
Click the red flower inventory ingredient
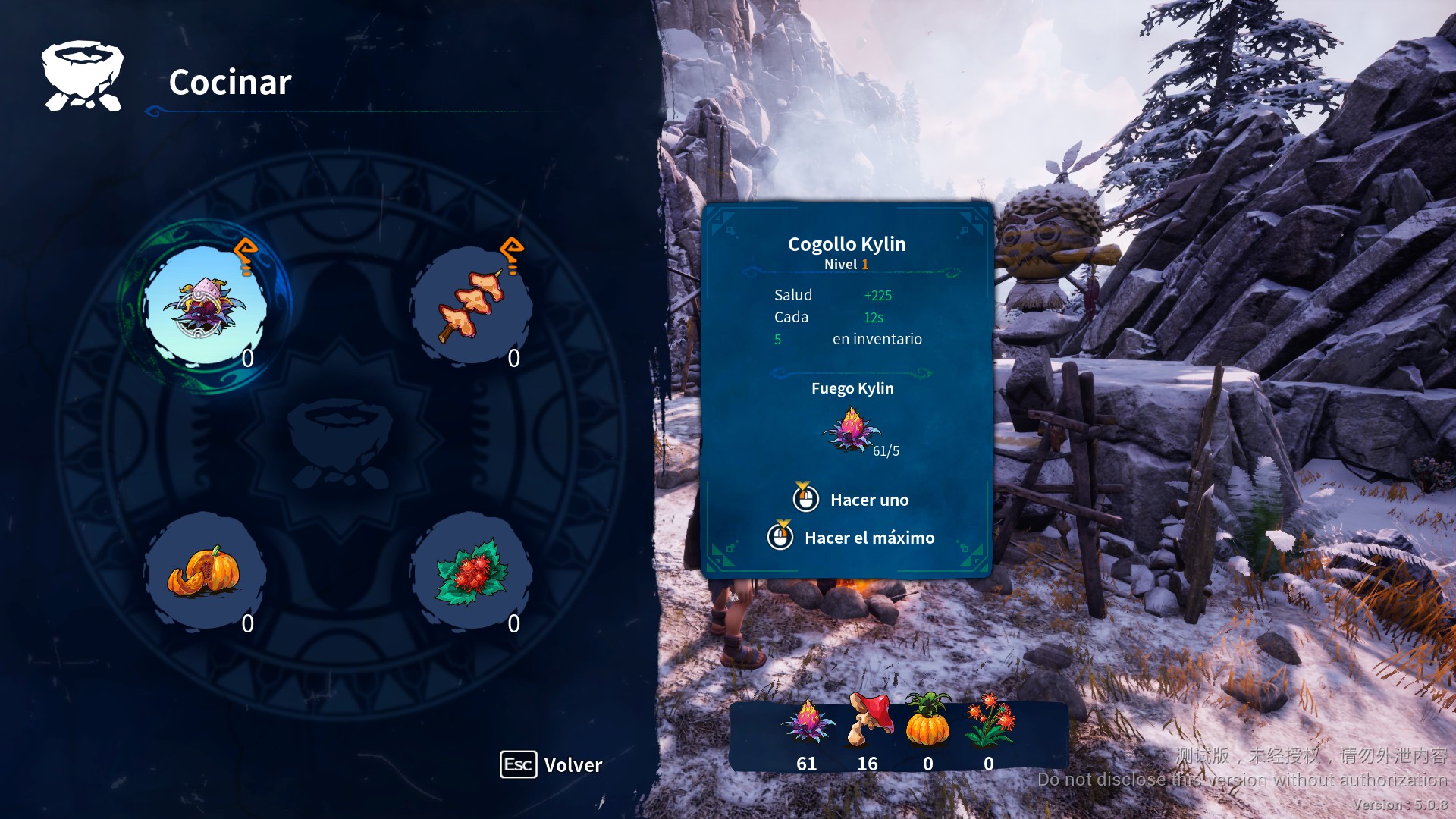point(988,720)
